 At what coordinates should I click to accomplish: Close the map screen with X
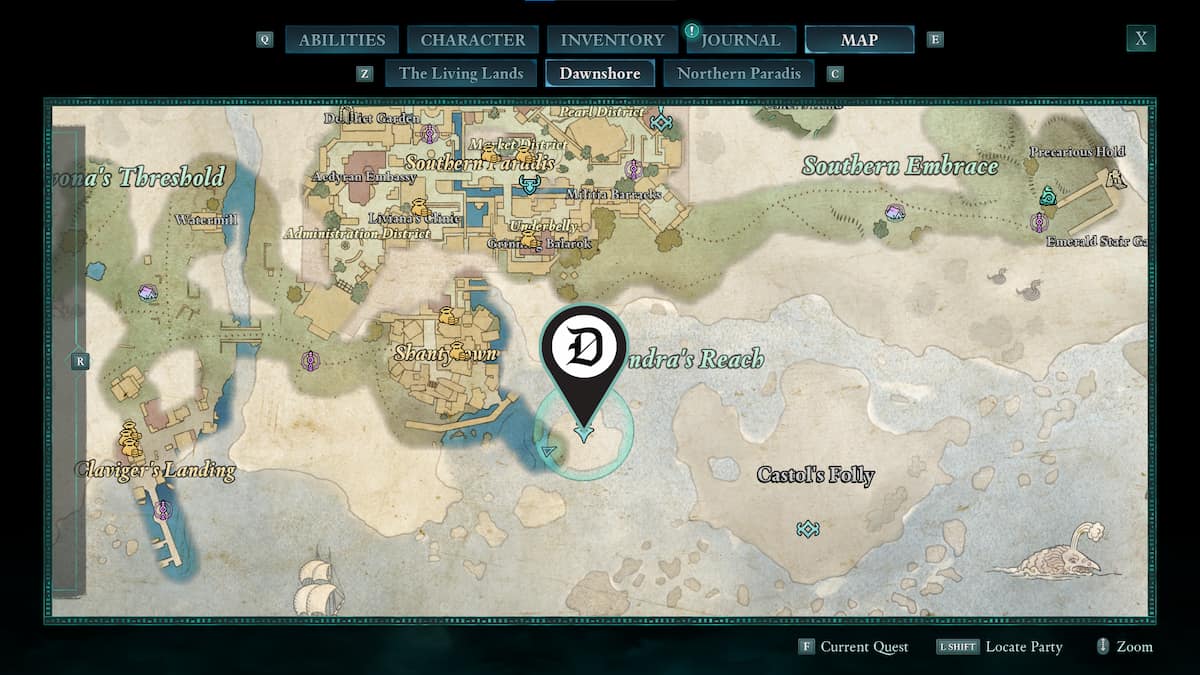coord(1140,39)
